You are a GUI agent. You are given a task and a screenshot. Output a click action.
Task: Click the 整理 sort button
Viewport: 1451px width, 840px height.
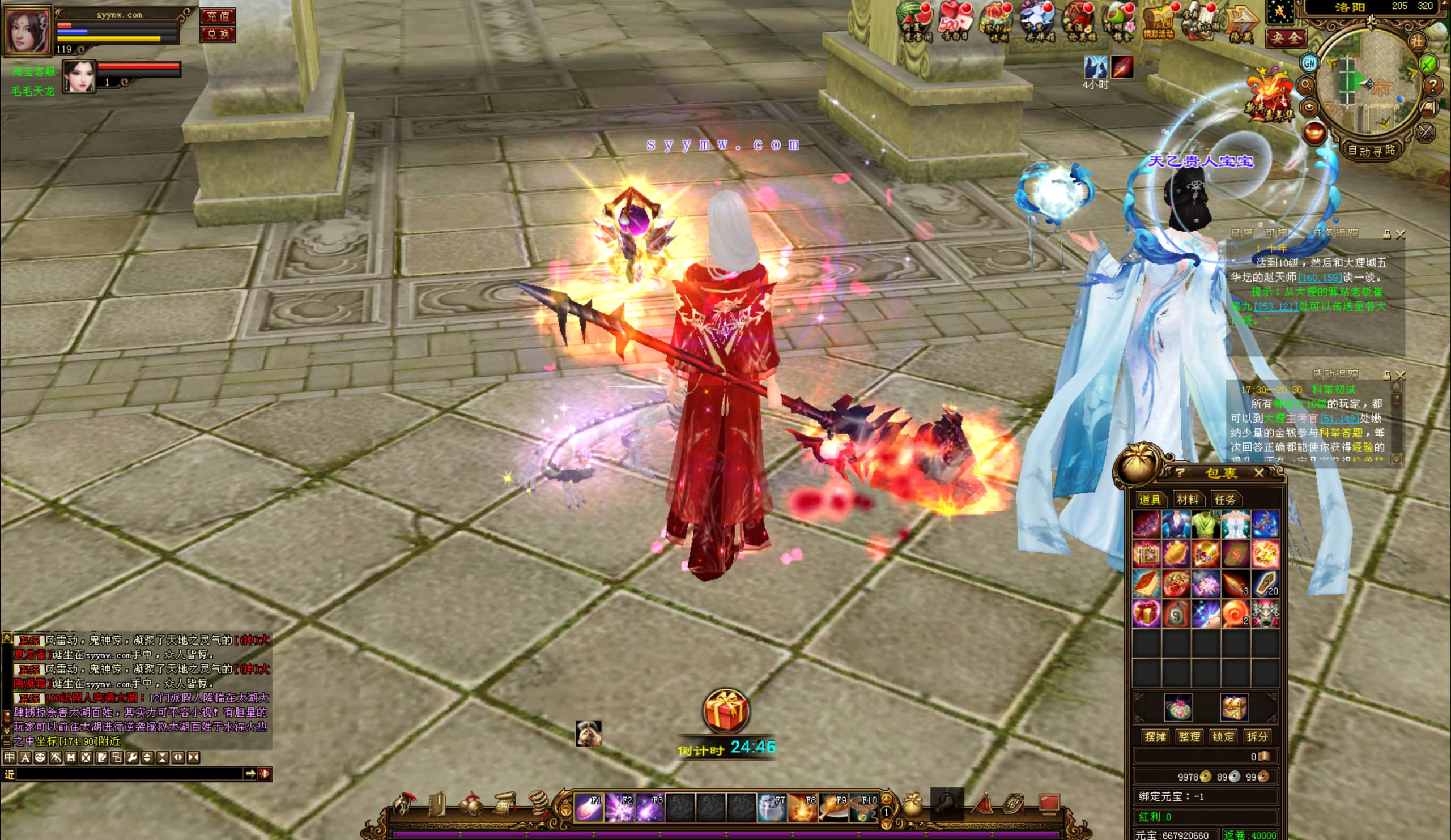[1189, 737]
